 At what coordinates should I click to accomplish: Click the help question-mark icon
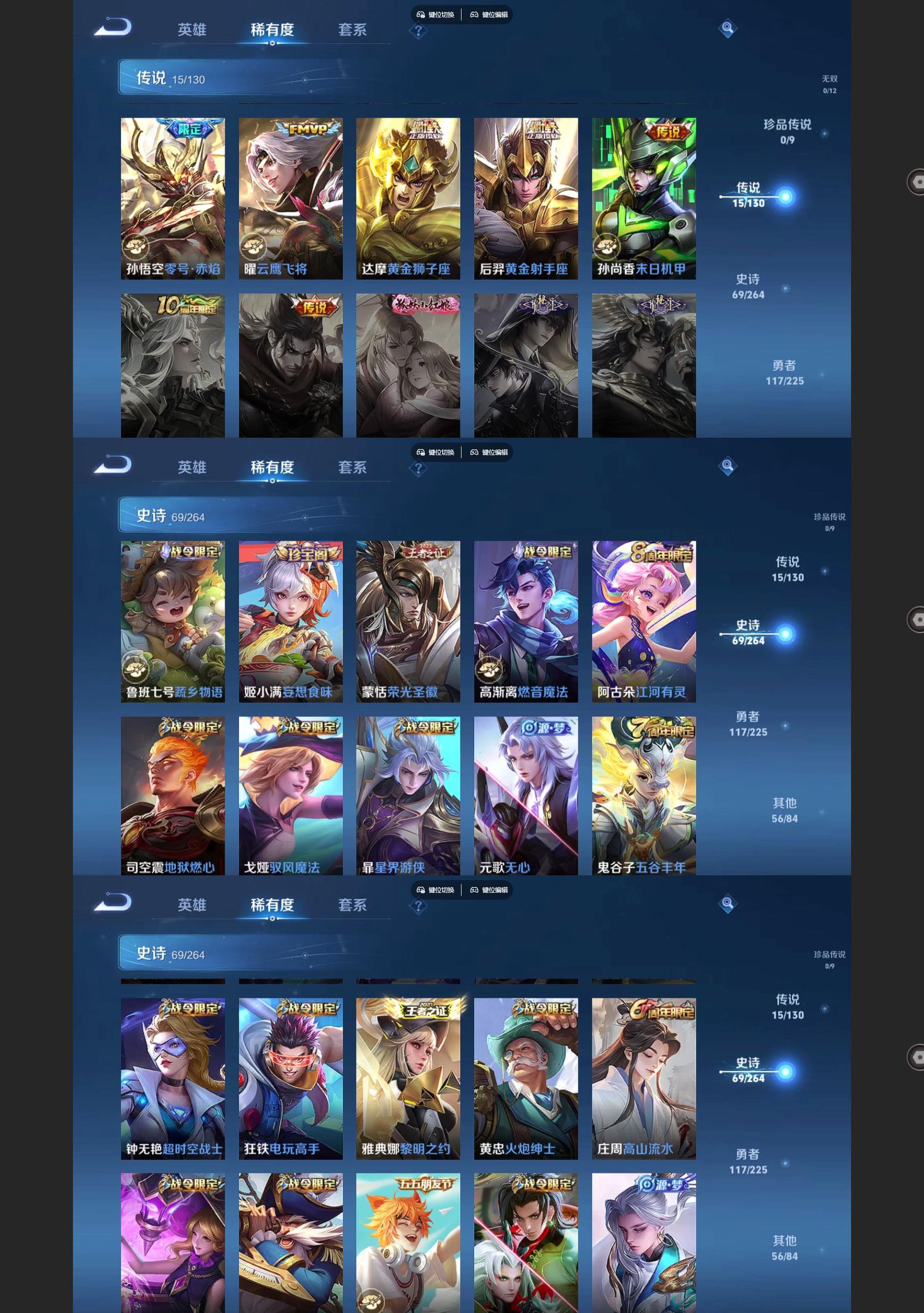coord(419,30)
